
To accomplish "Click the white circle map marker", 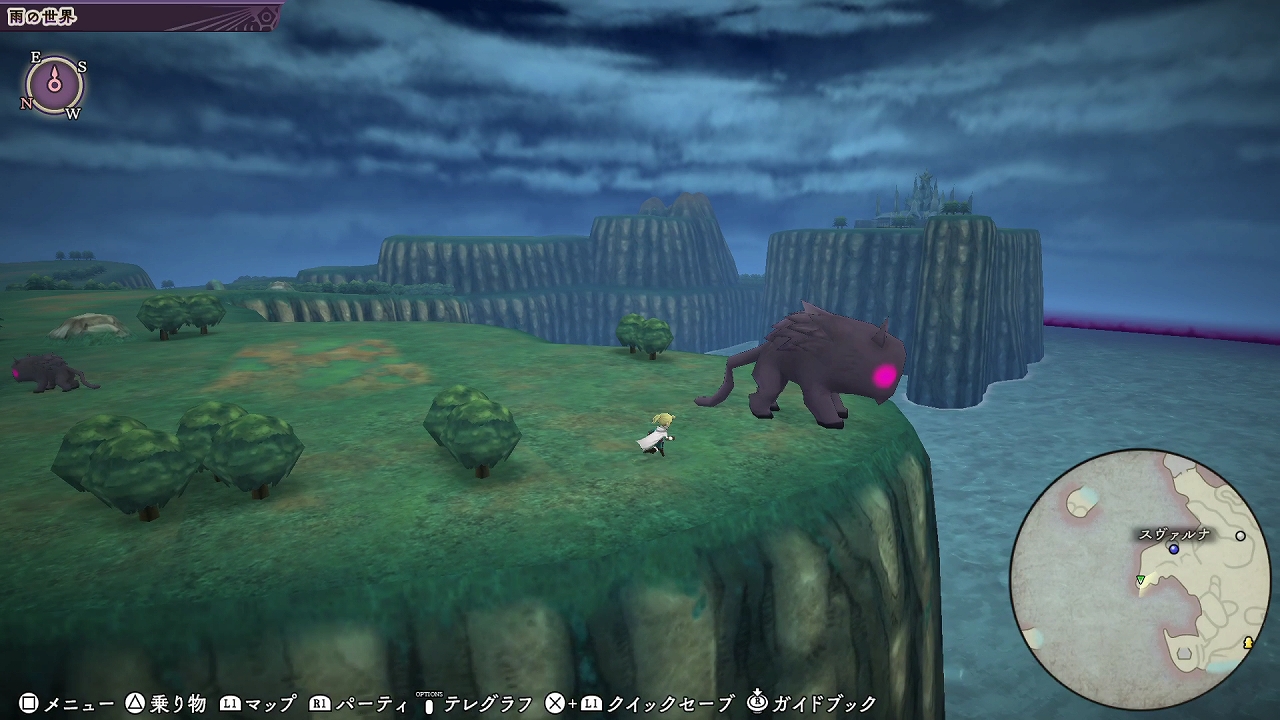I will 1241,536.
